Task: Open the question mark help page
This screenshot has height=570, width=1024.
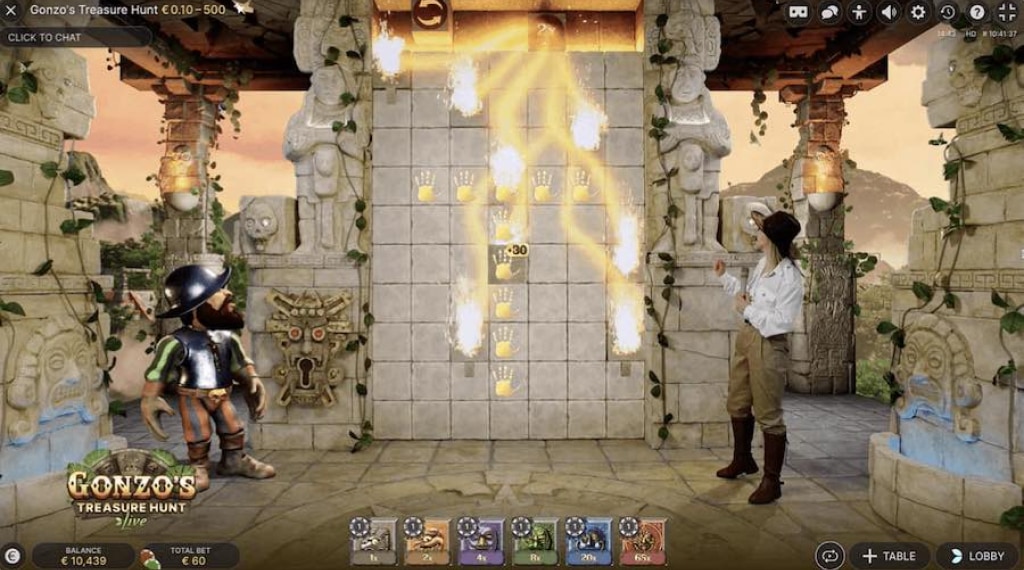Action: (x=977, y=13)
